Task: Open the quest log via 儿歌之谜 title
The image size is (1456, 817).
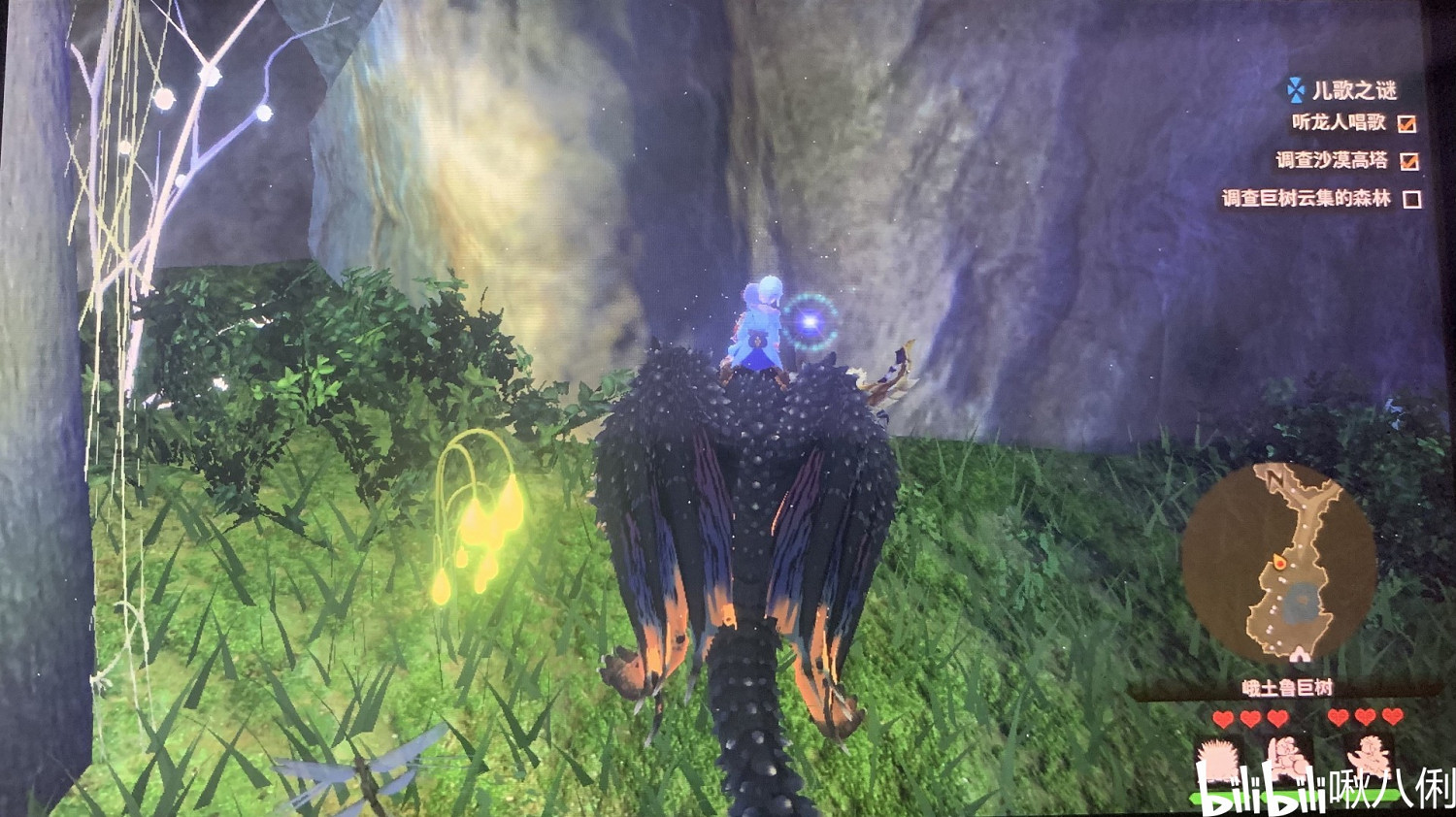Action: [1355, 89]
